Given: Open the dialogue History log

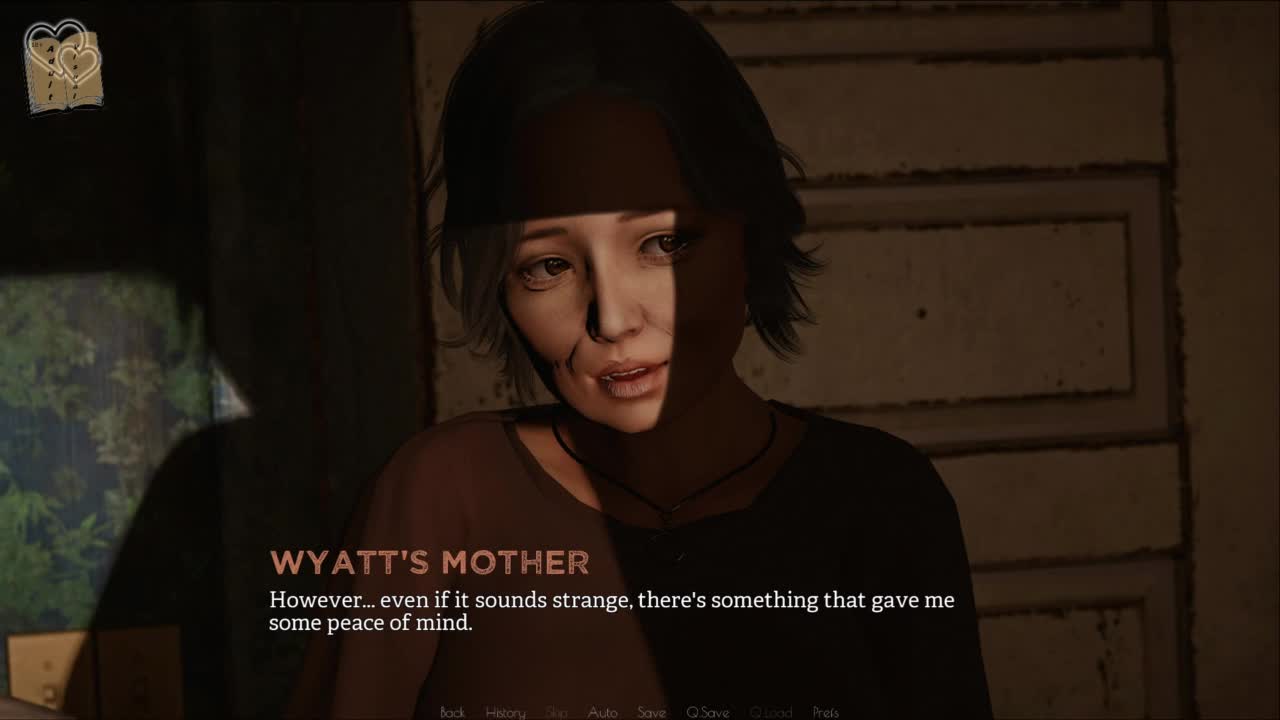Looking at the screenshot, I should tap(505, 712).
